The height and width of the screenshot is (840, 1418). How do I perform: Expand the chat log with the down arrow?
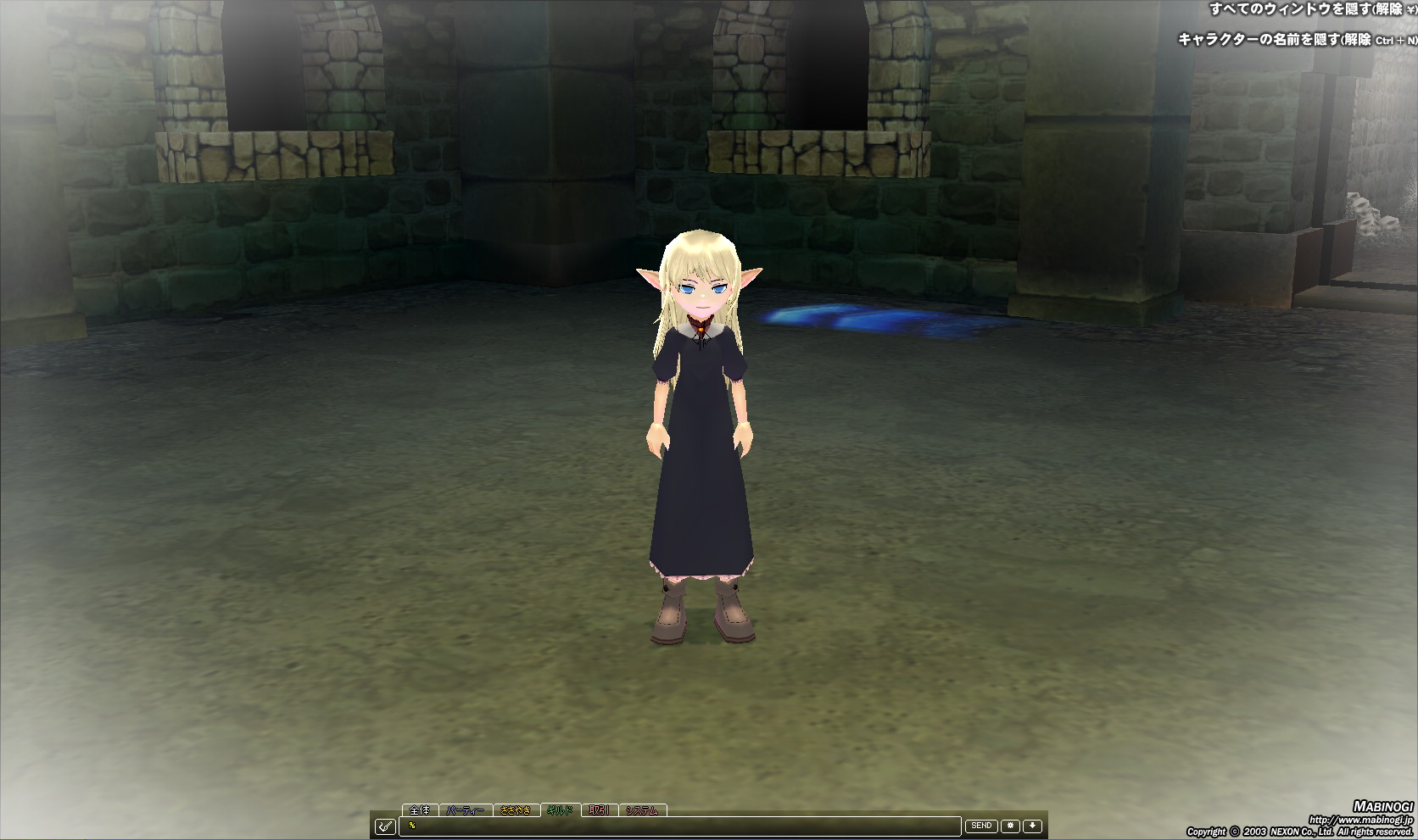(1033, 825)
